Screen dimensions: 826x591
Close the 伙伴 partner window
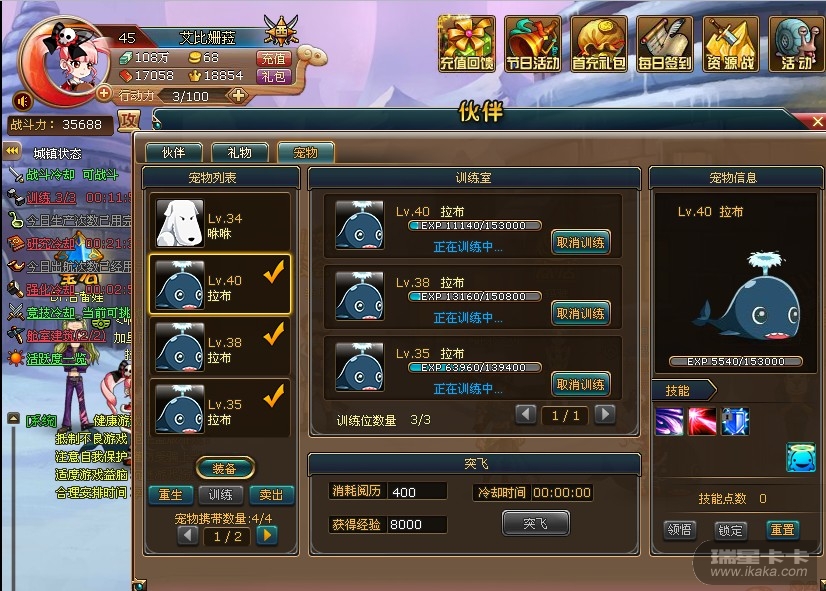819,121
